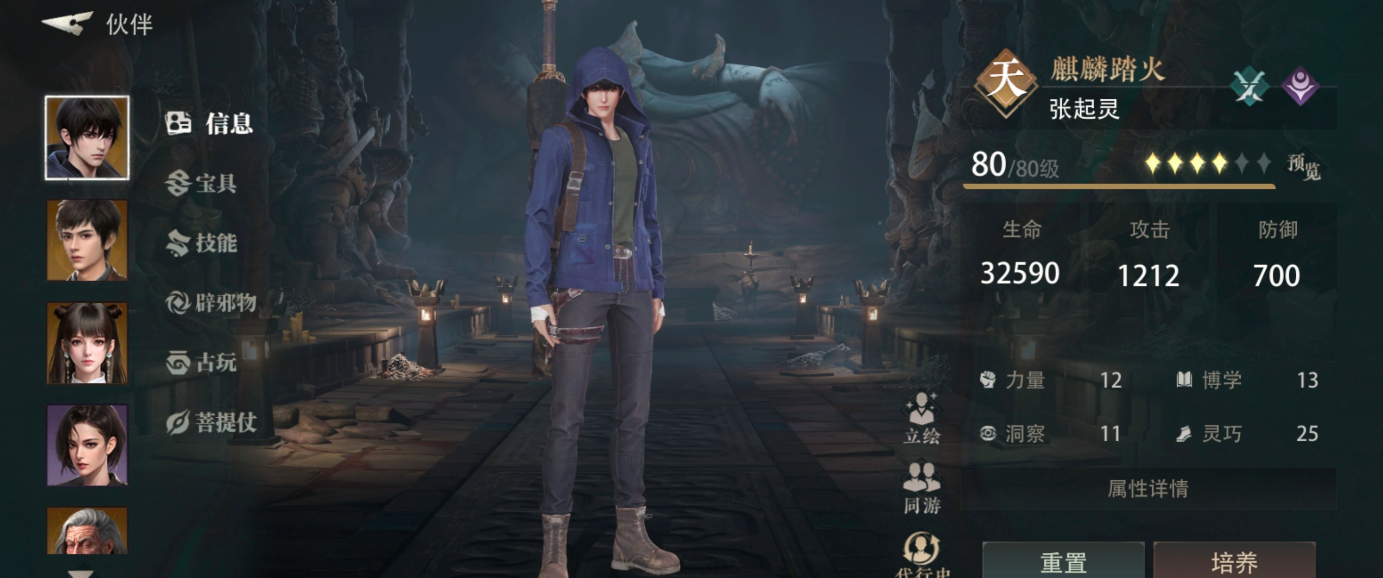The height and width of the screenshot is (578, 1383).
Task: View the 立绘 character artwork
Action: [x=921, y=418]
